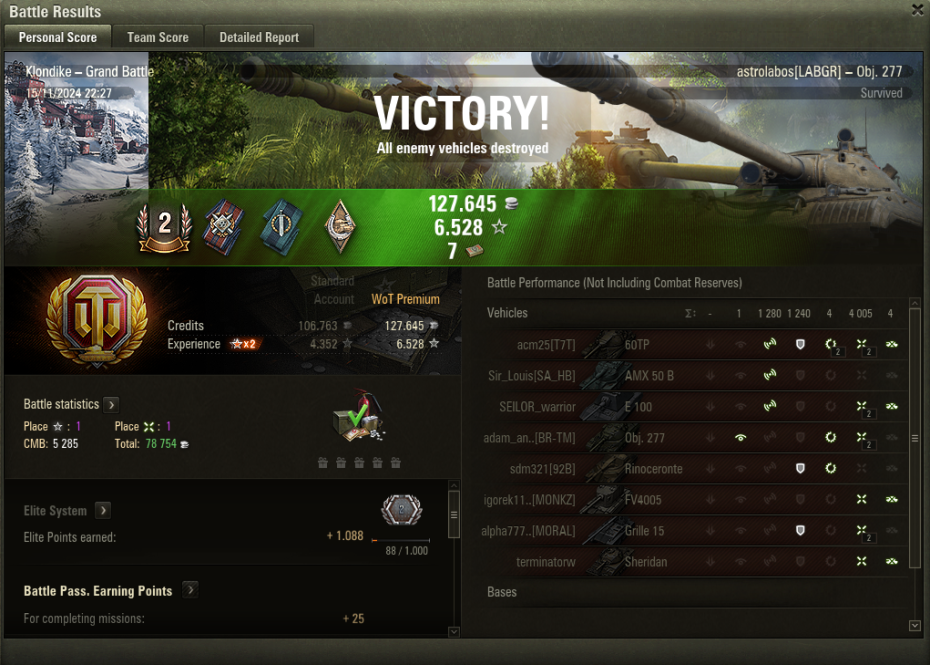Expand the Battle statistics arrow
This screenshot has width=930, height=665.
(111, 405)
